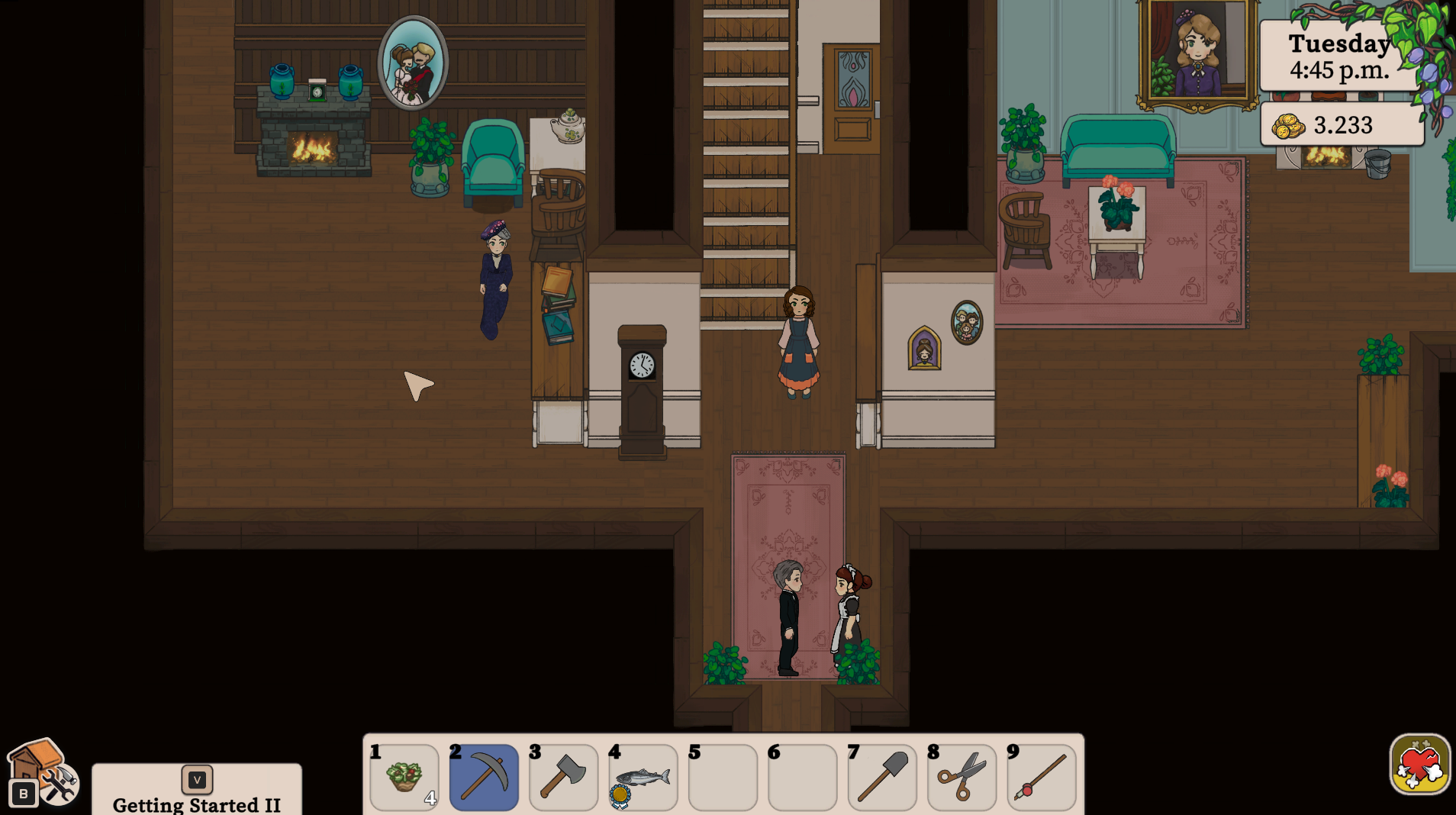The image size is (1456, 815).
Task: Pick the shovel in hotbar slot 7
Action: click(881, 777)
